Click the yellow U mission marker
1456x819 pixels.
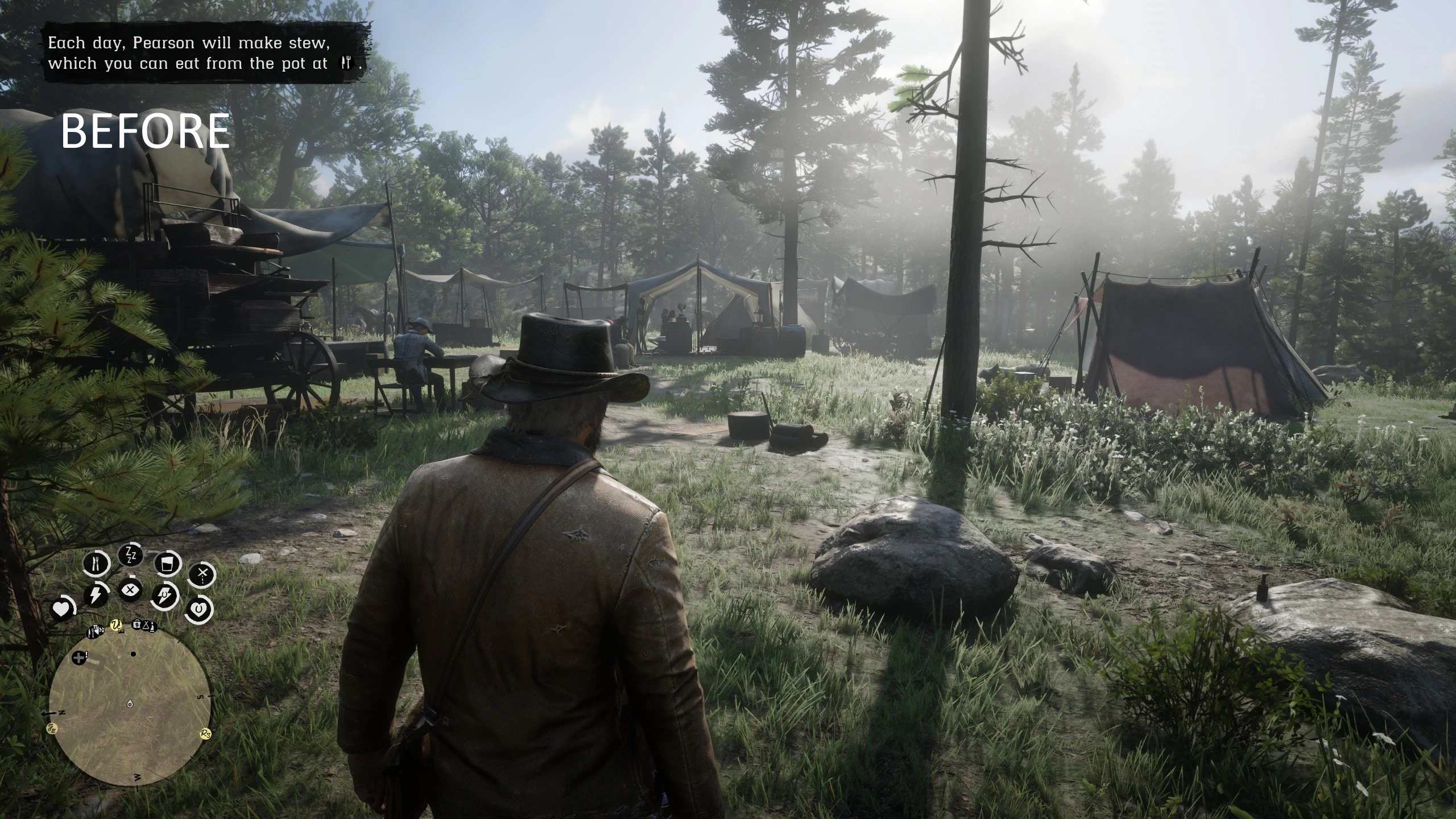coord(117,626)
